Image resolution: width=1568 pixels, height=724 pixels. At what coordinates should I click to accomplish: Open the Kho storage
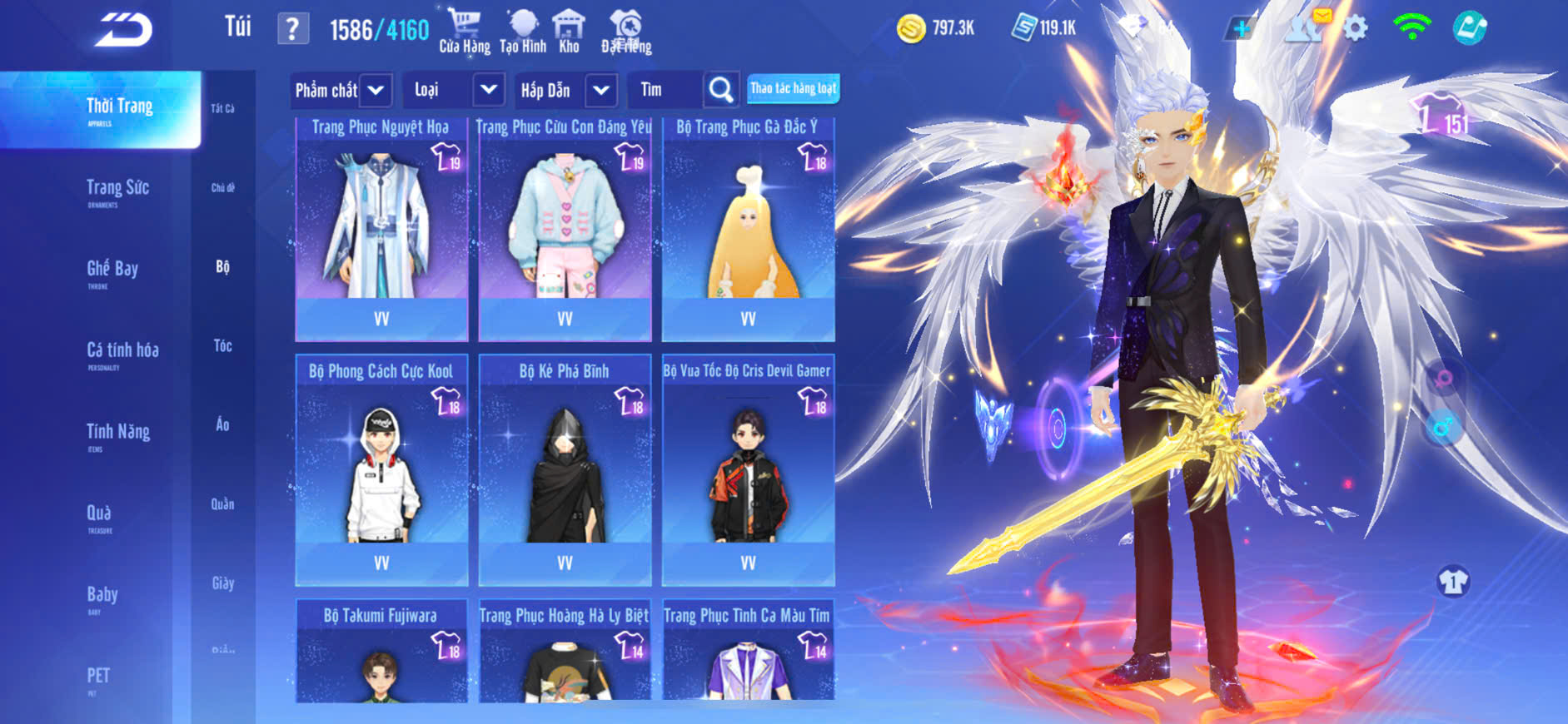pyautogui.click(x=569, y=31)
